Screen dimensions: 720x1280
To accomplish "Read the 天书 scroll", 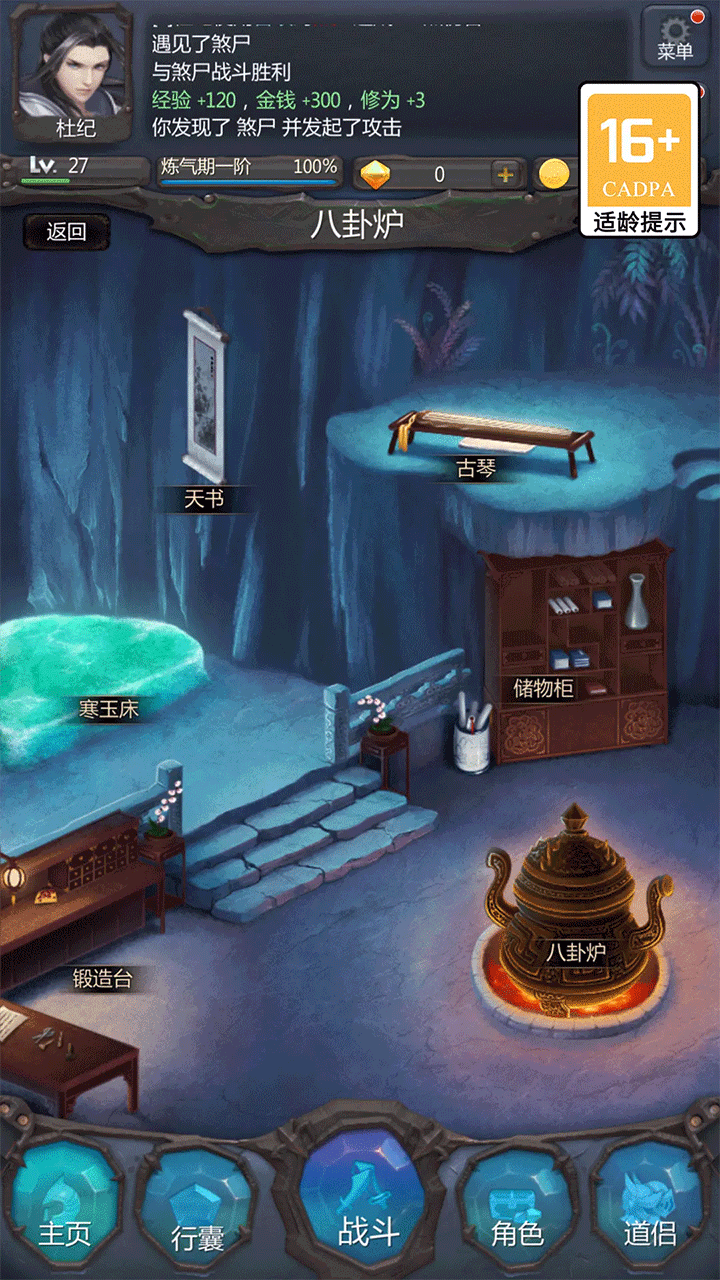I will click(x=205, y=400).
